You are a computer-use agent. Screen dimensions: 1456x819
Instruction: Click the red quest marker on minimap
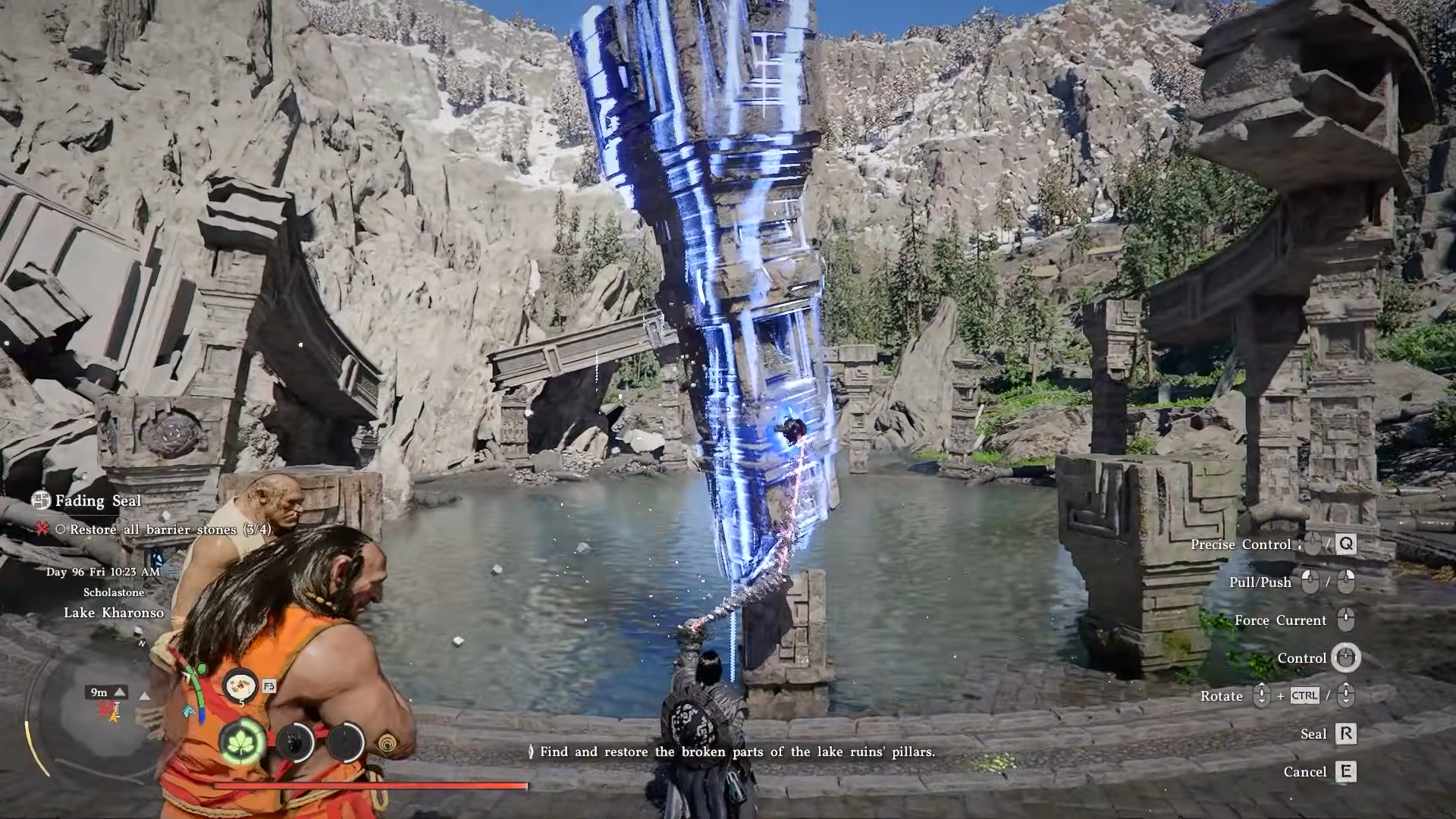click(x=105, y=709)
